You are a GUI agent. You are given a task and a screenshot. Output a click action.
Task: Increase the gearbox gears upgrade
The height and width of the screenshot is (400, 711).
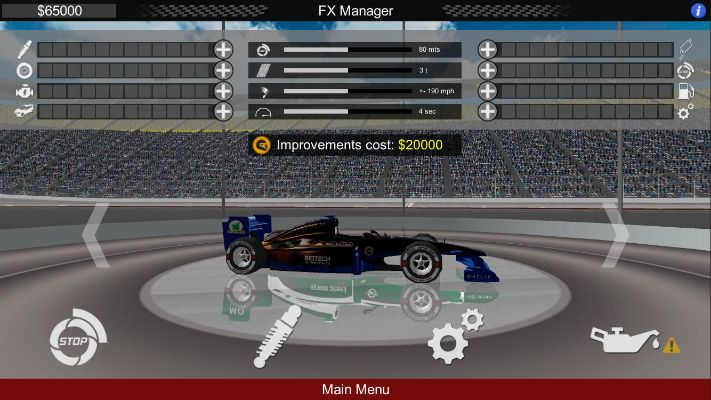(487, 112)
